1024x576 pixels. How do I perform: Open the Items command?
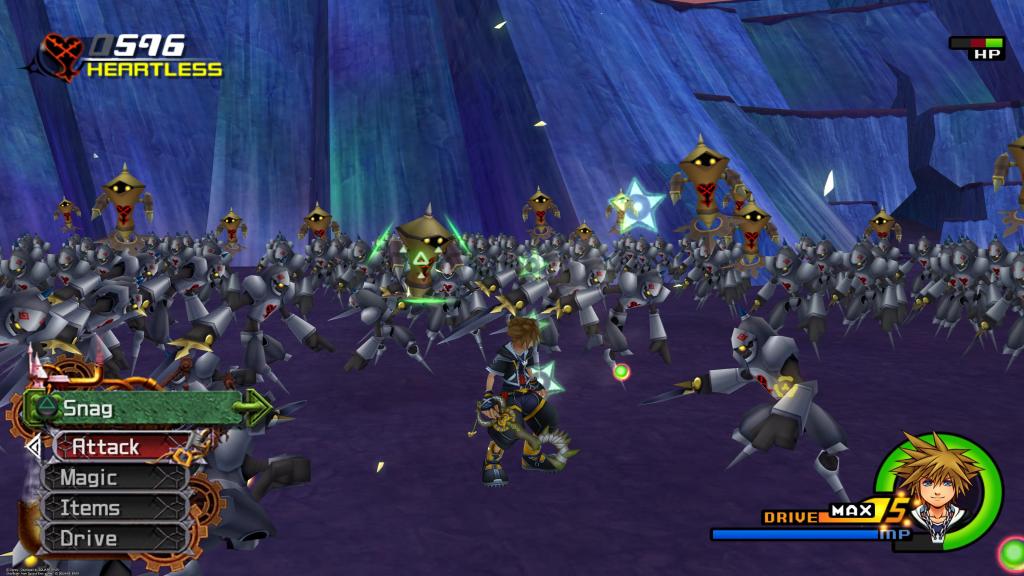[x=112, y=508]
